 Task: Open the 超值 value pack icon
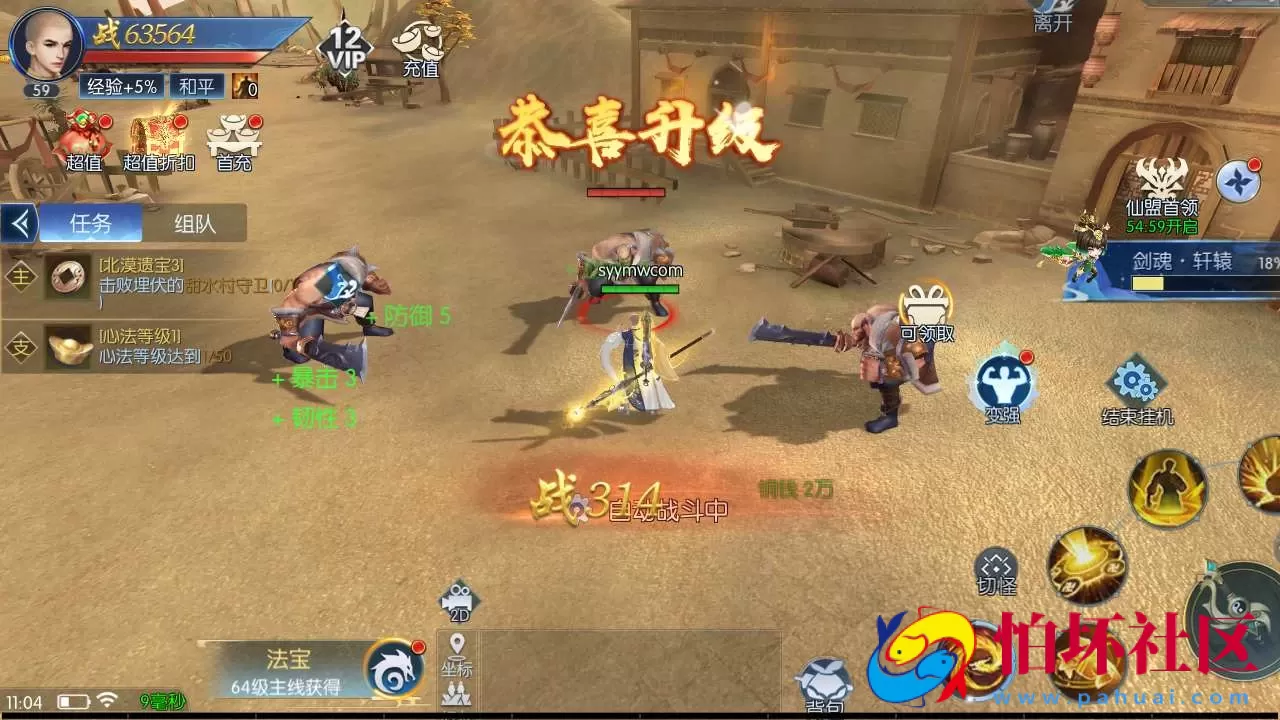point(83,140)
